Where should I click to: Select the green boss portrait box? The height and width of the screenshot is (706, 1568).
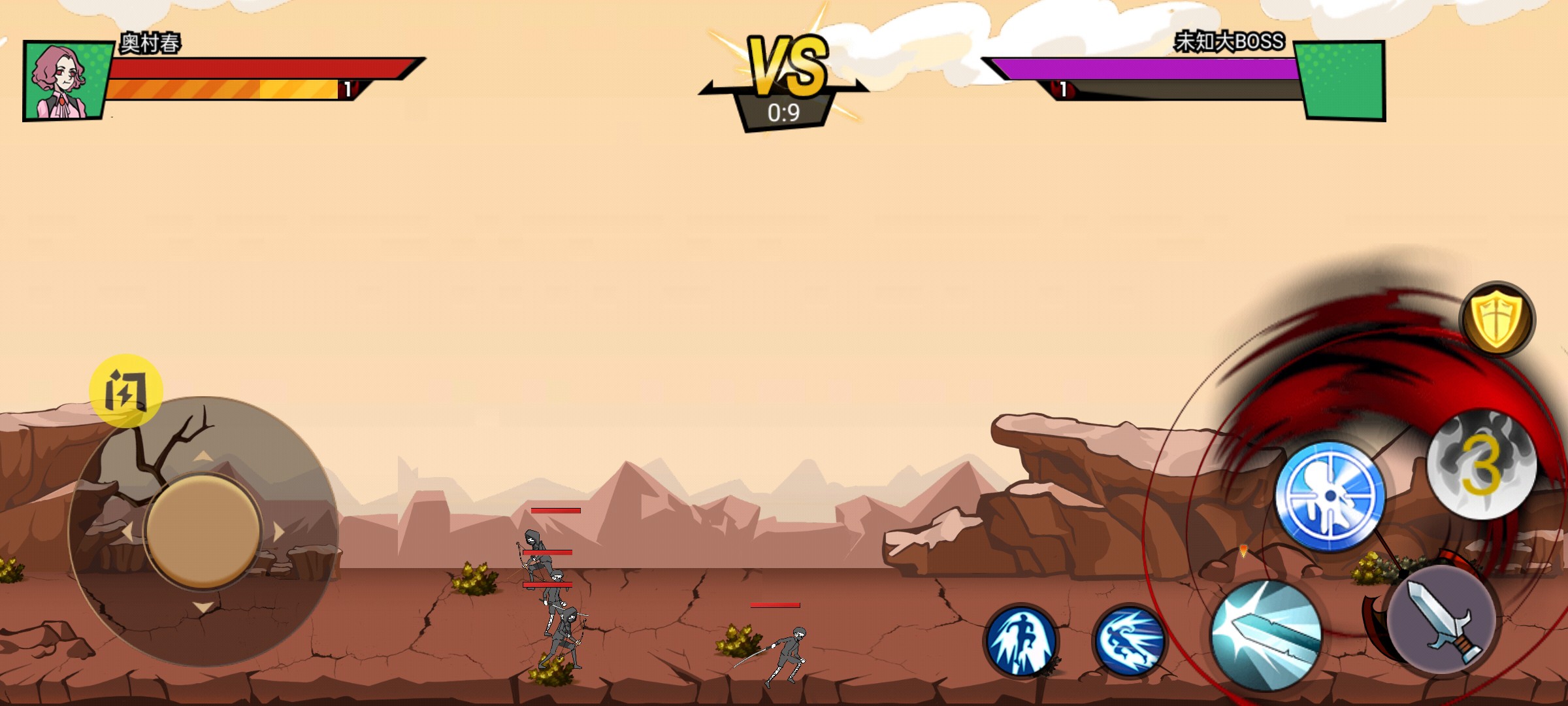pyautogui.click(x=1340, y=81)
